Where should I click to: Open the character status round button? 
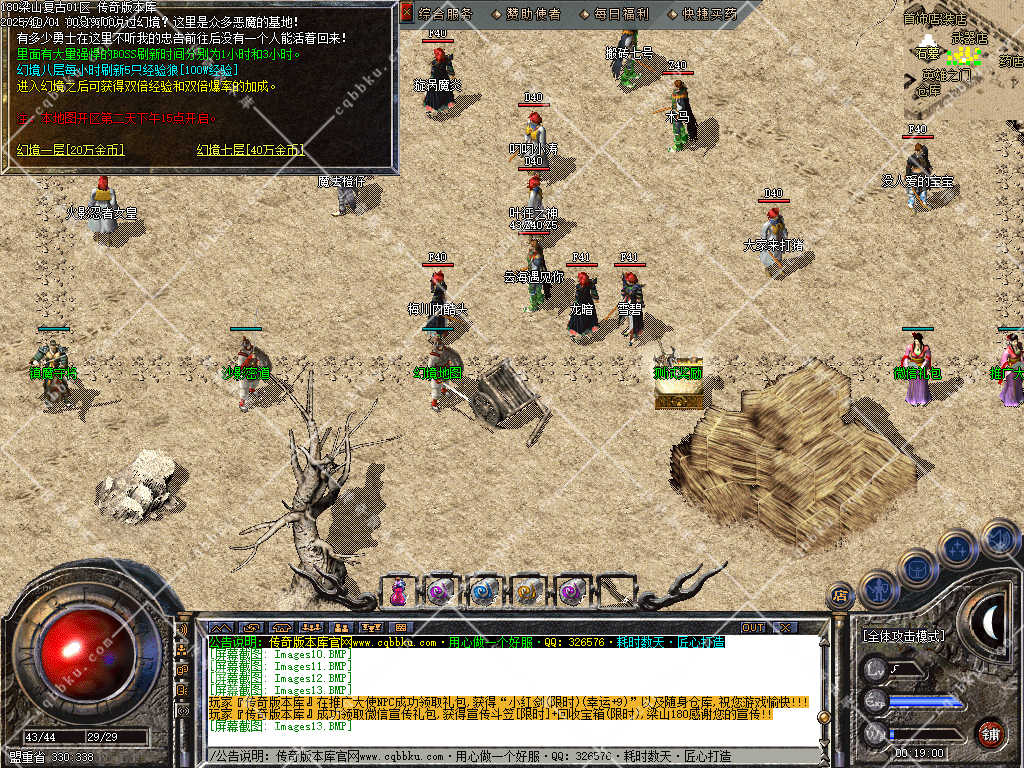(x=877, y=590)
